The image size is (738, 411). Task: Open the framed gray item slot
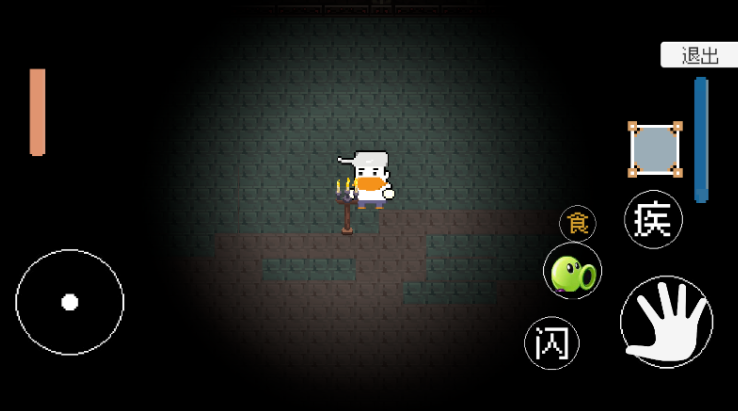[655, 150]
